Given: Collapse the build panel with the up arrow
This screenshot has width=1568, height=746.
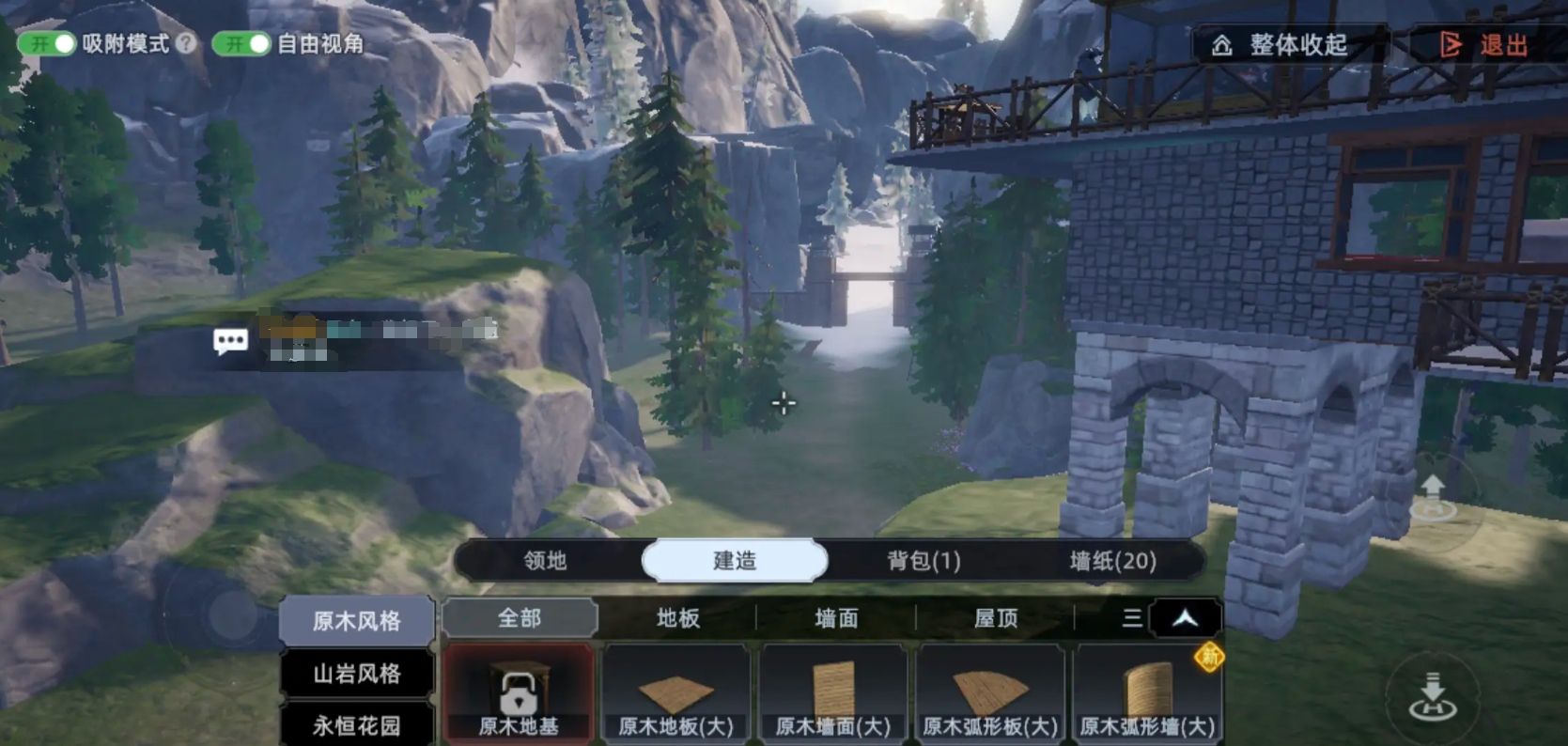Looking at the screenshot, I should [x=1186, y=618].
